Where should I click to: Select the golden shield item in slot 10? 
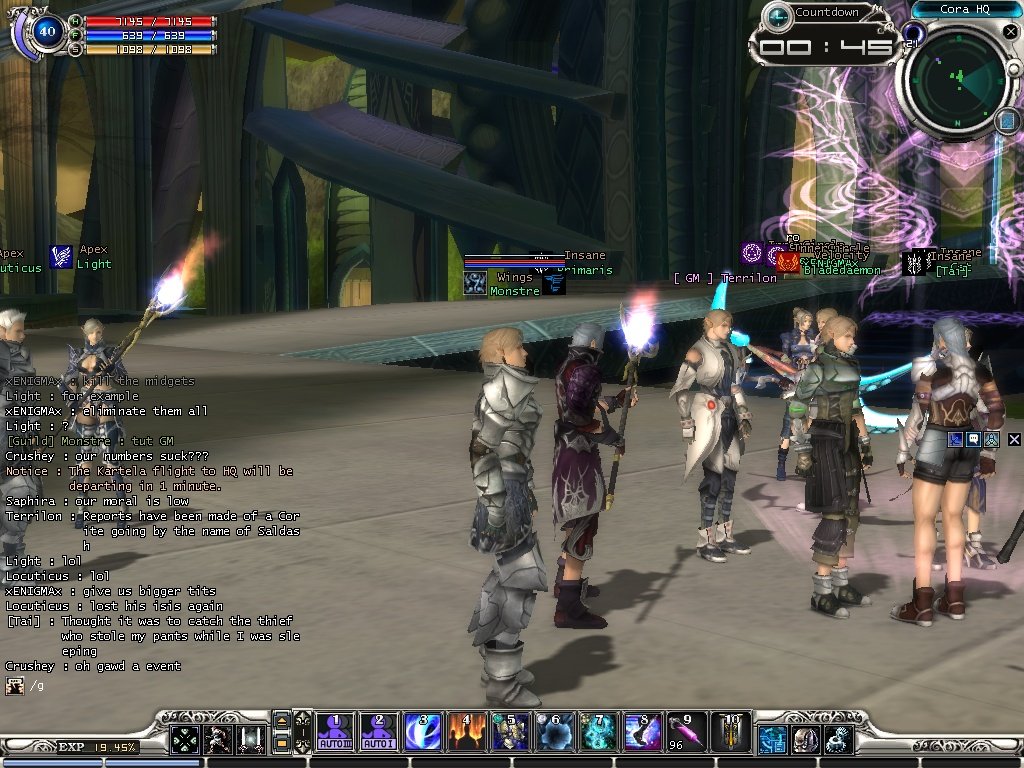(730, 733)
